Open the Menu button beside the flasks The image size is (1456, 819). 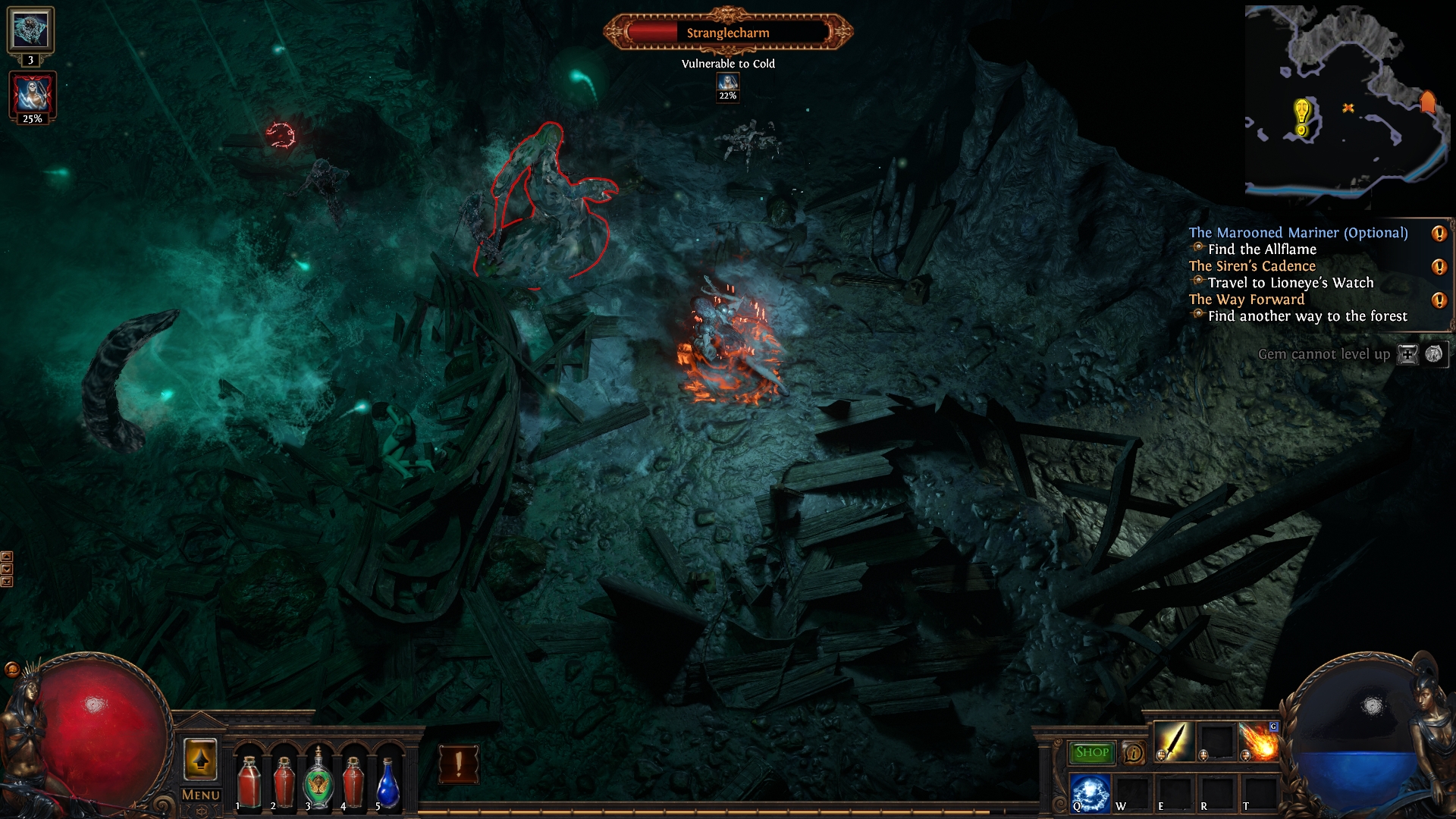(x=201, y=795)
